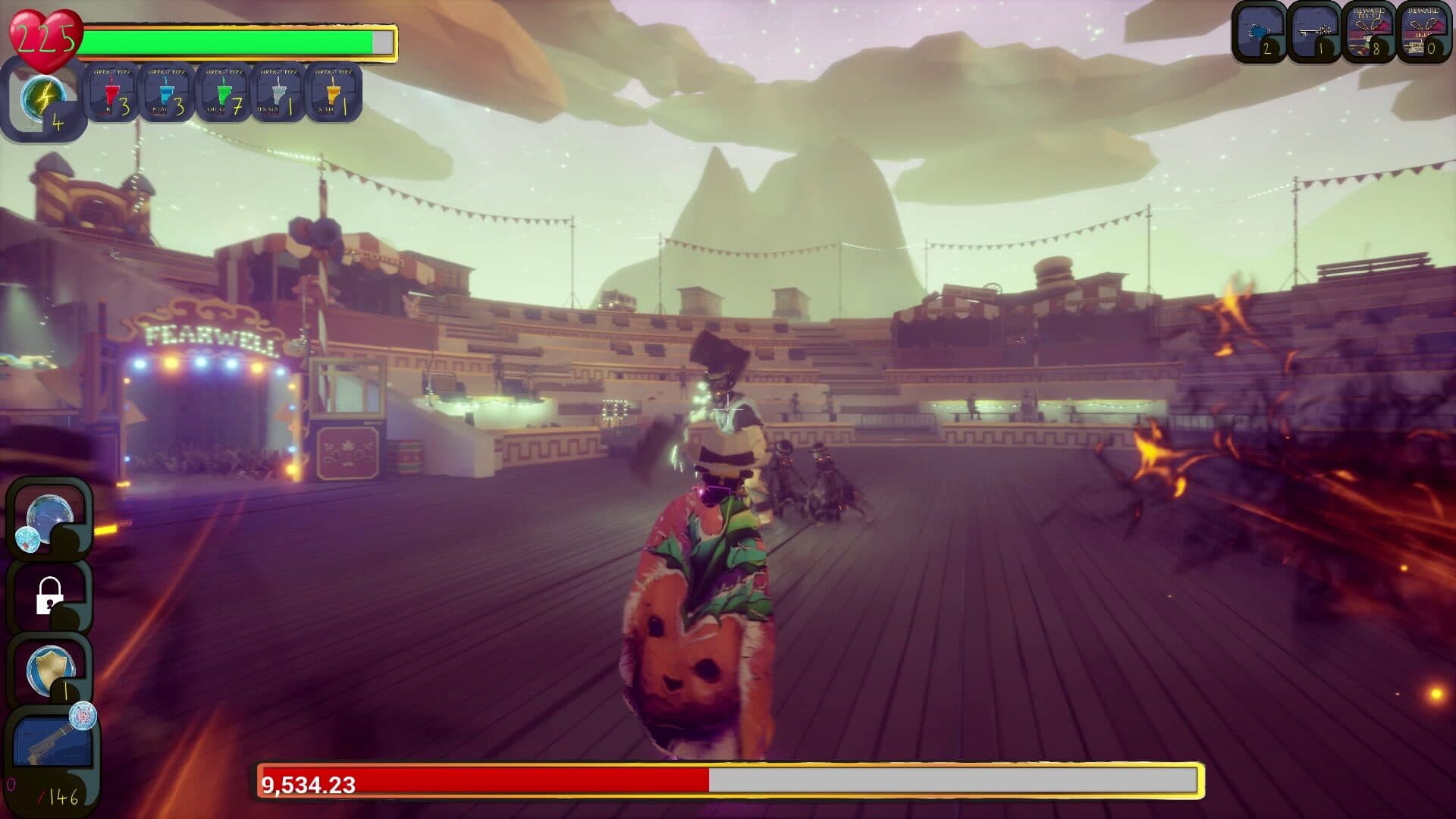Open the Reward ticket slot showing 0

pos(1423,33)
